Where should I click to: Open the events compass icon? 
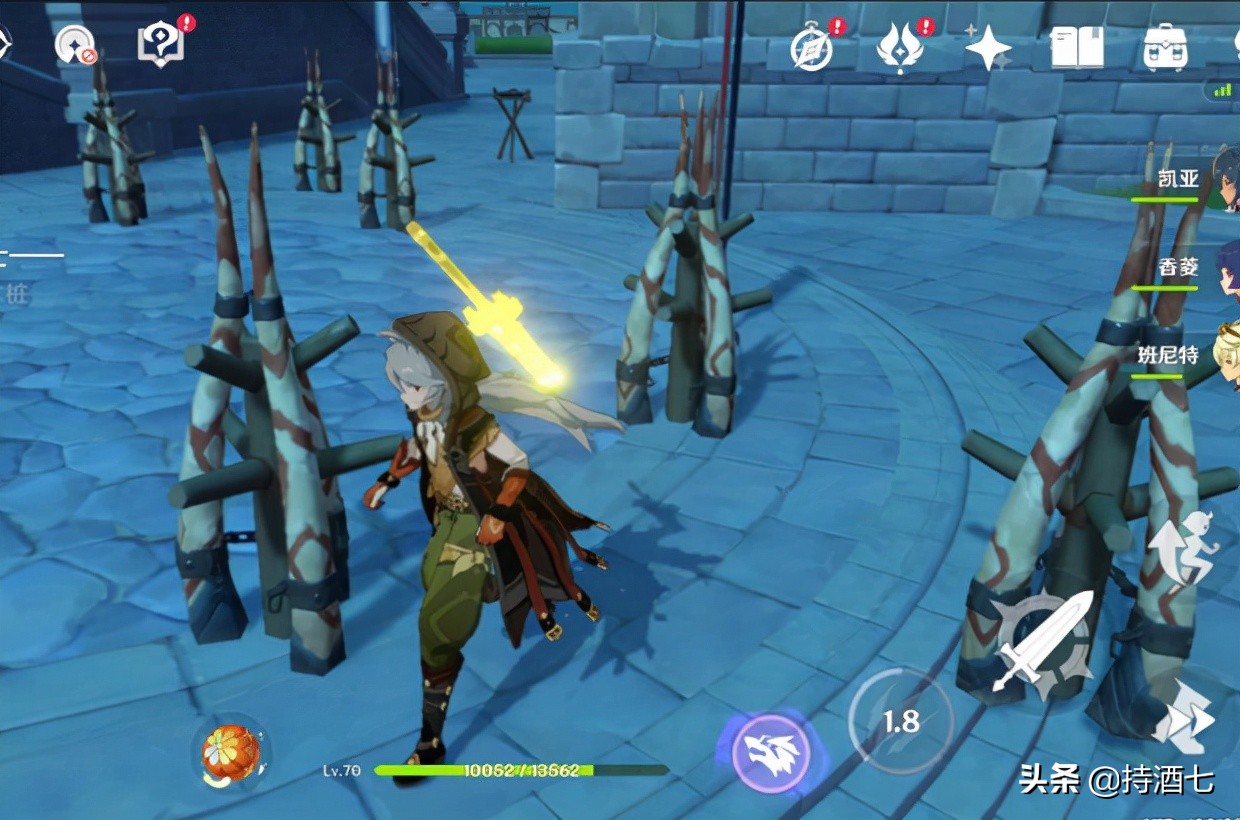811,48
